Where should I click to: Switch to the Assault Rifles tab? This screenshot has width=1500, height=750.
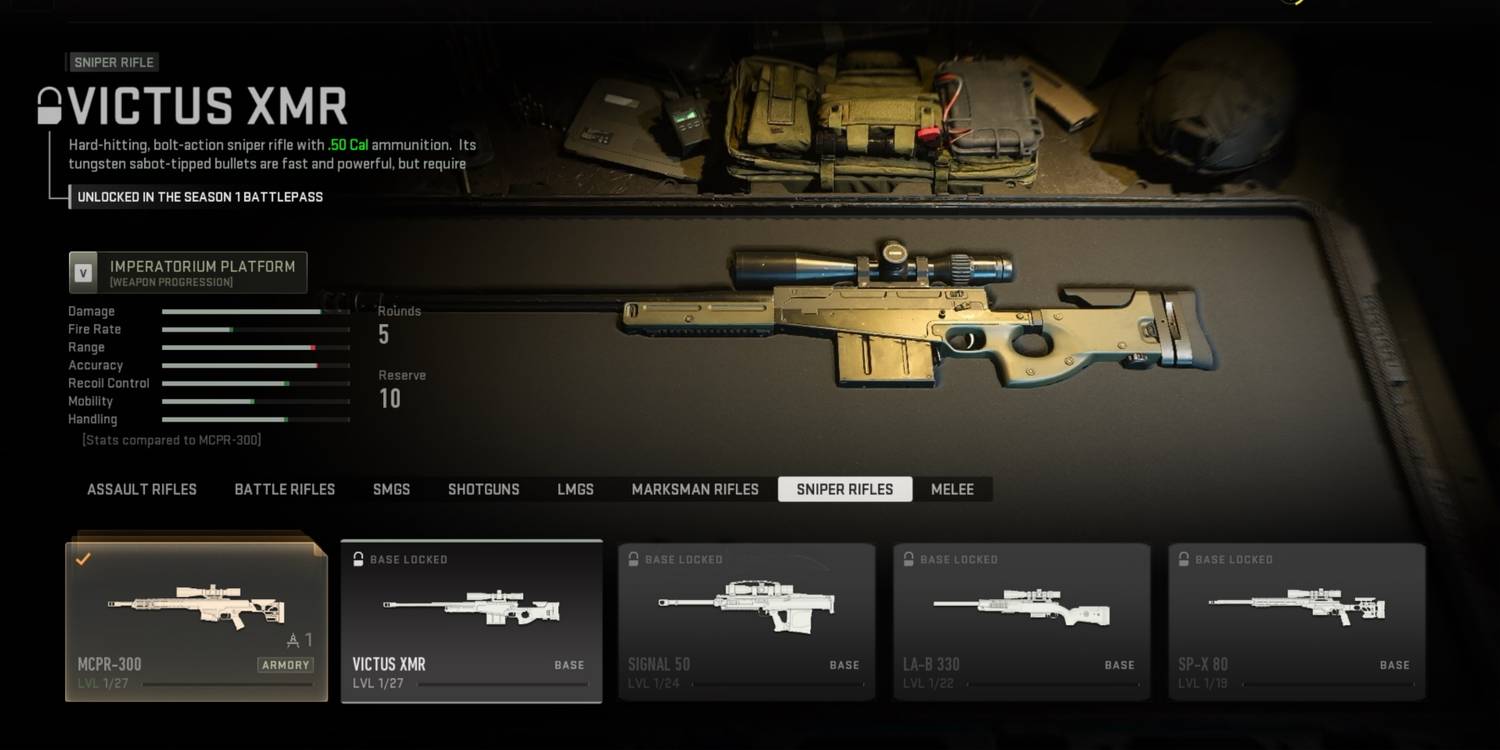[142, 489]
